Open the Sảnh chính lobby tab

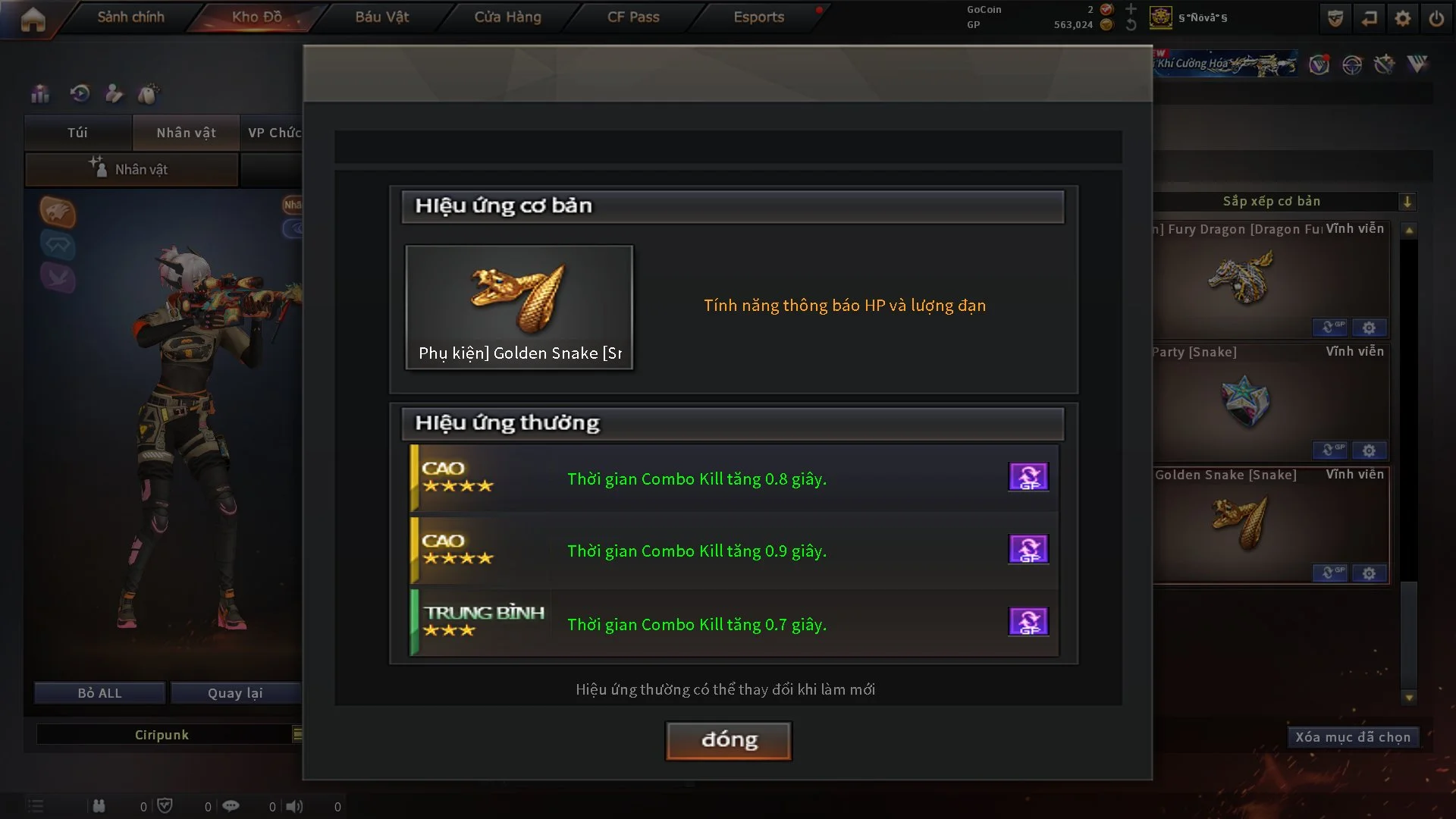[x=130, y=17]
